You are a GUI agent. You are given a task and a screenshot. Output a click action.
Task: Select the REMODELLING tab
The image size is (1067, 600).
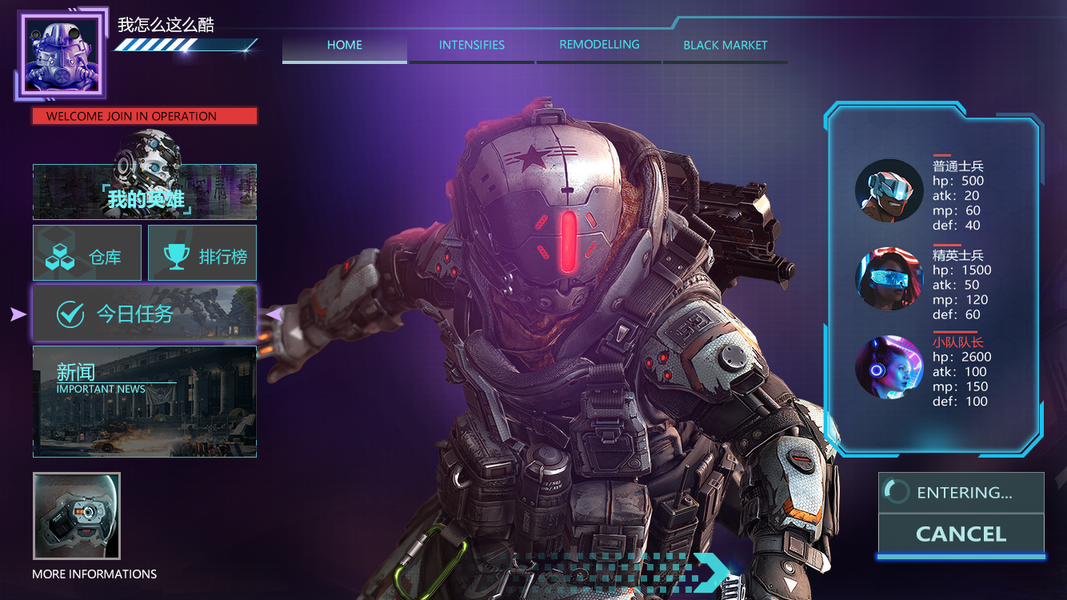[599, 45]
